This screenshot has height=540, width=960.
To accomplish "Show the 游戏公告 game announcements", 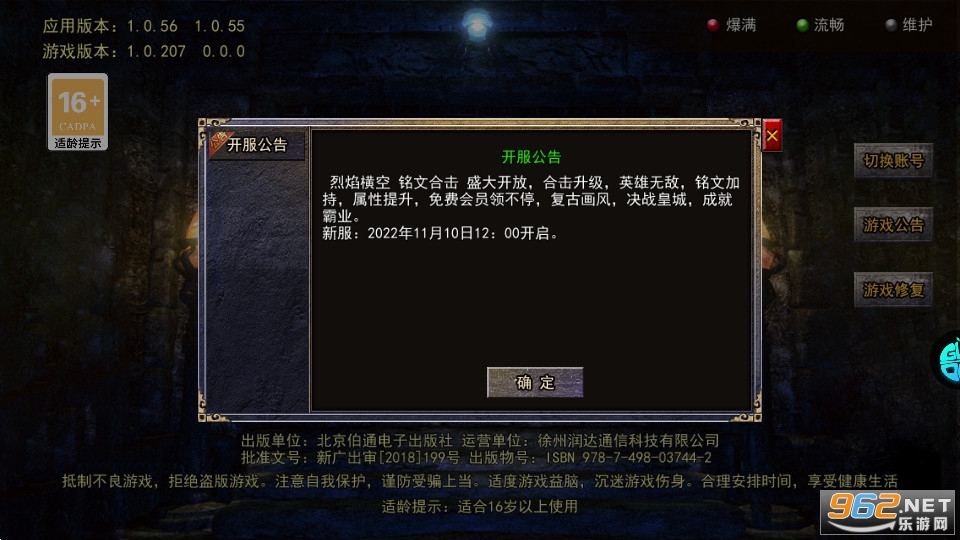I will tap(893, 225).
